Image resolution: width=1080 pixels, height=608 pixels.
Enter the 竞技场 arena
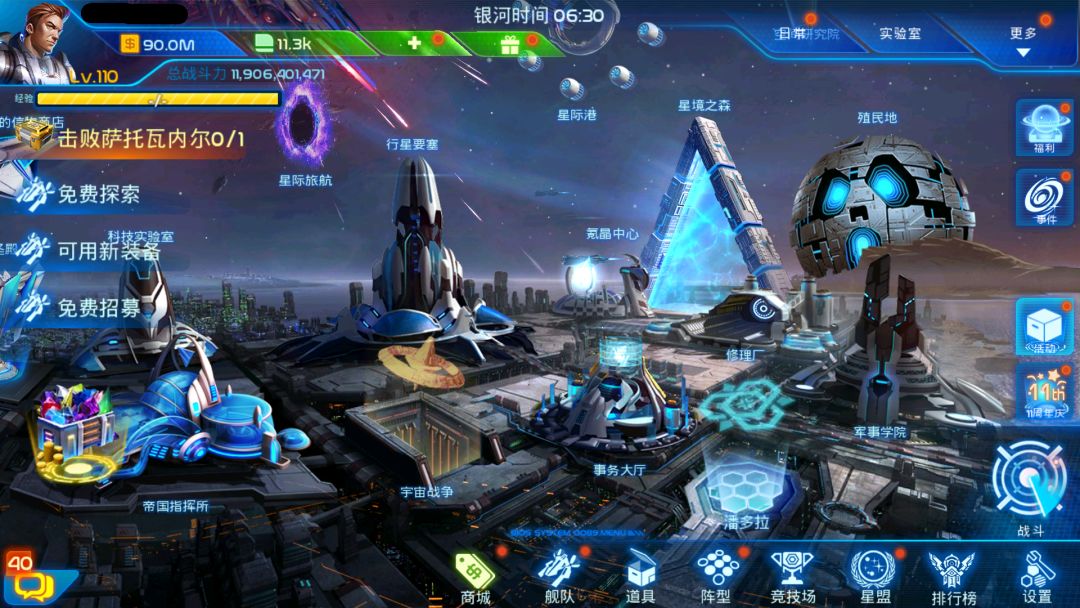[792, 578]
